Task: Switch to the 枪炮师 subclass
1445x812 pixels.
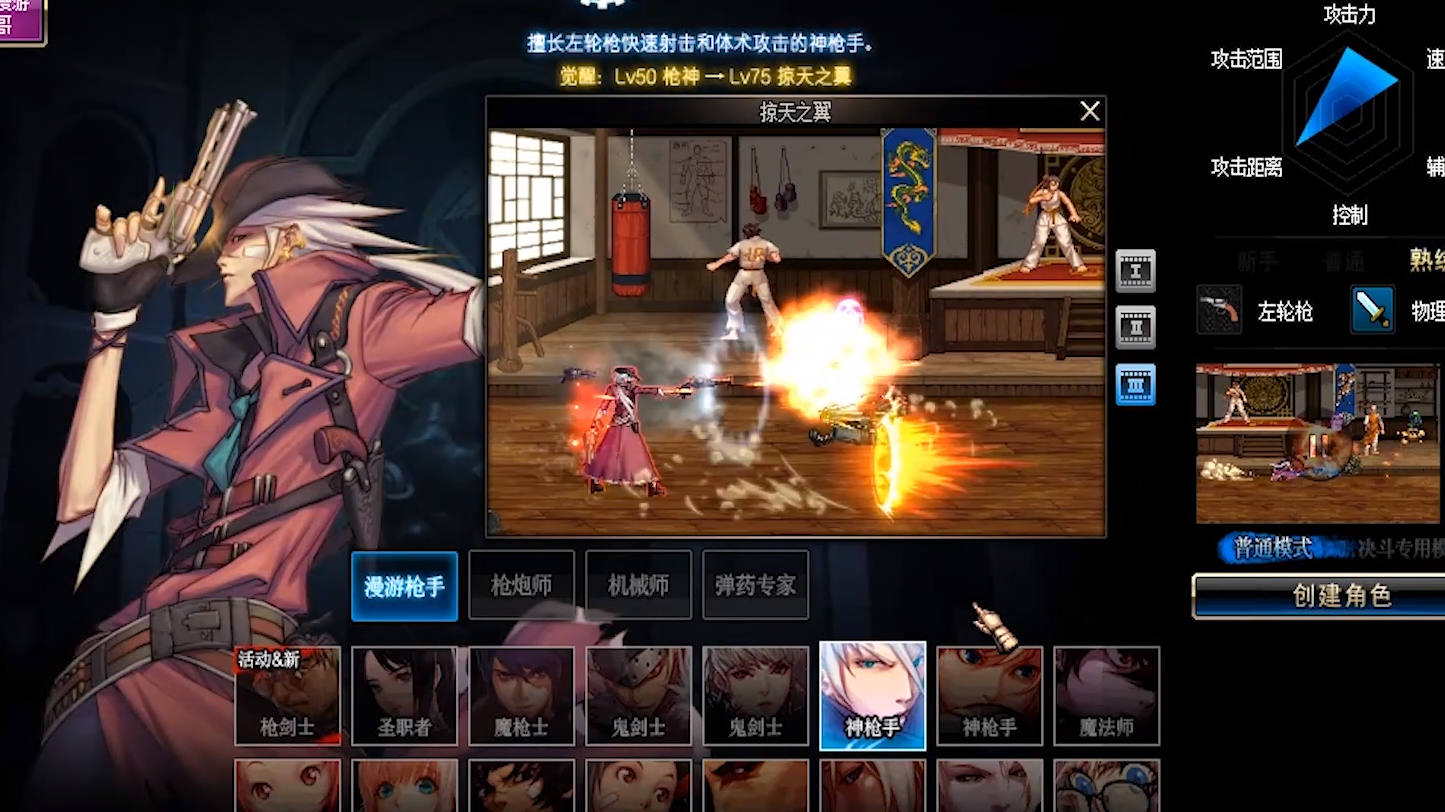Action: click(521, 586)
